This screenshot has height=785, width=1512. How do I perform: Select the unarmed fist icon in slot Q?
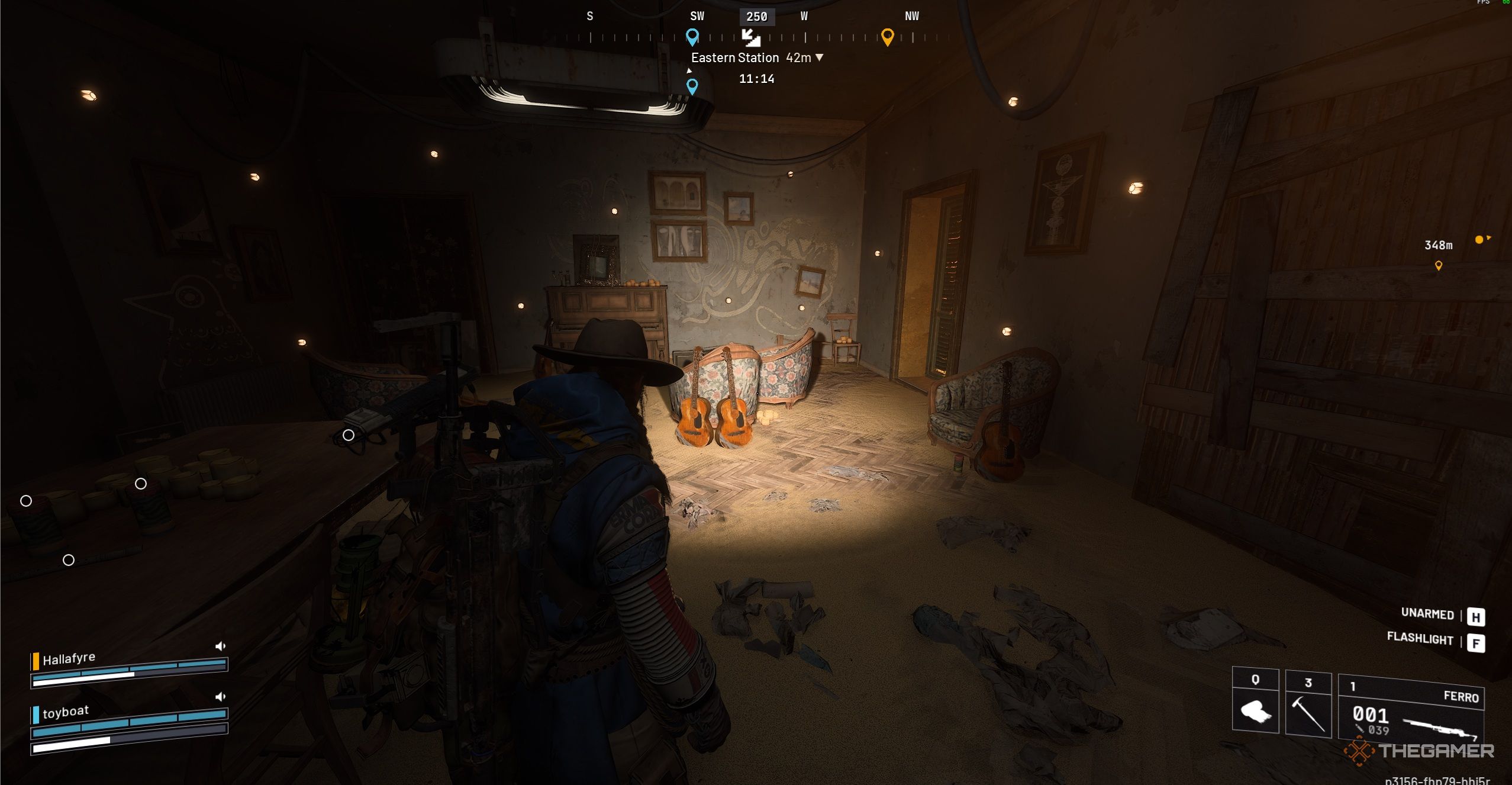1257,710
